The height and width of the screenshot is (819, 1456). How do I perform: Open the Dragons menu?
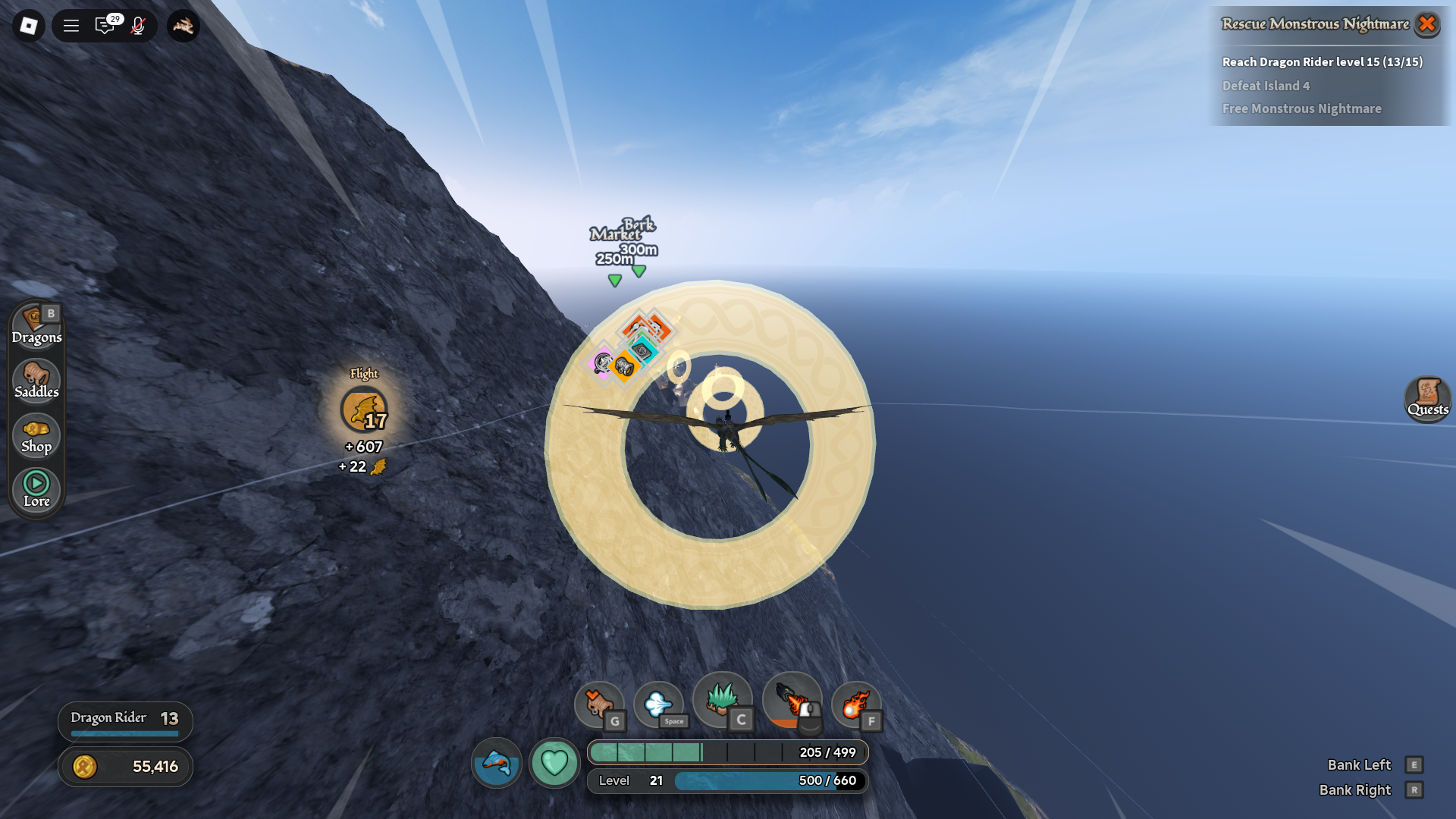pos(36,326)
